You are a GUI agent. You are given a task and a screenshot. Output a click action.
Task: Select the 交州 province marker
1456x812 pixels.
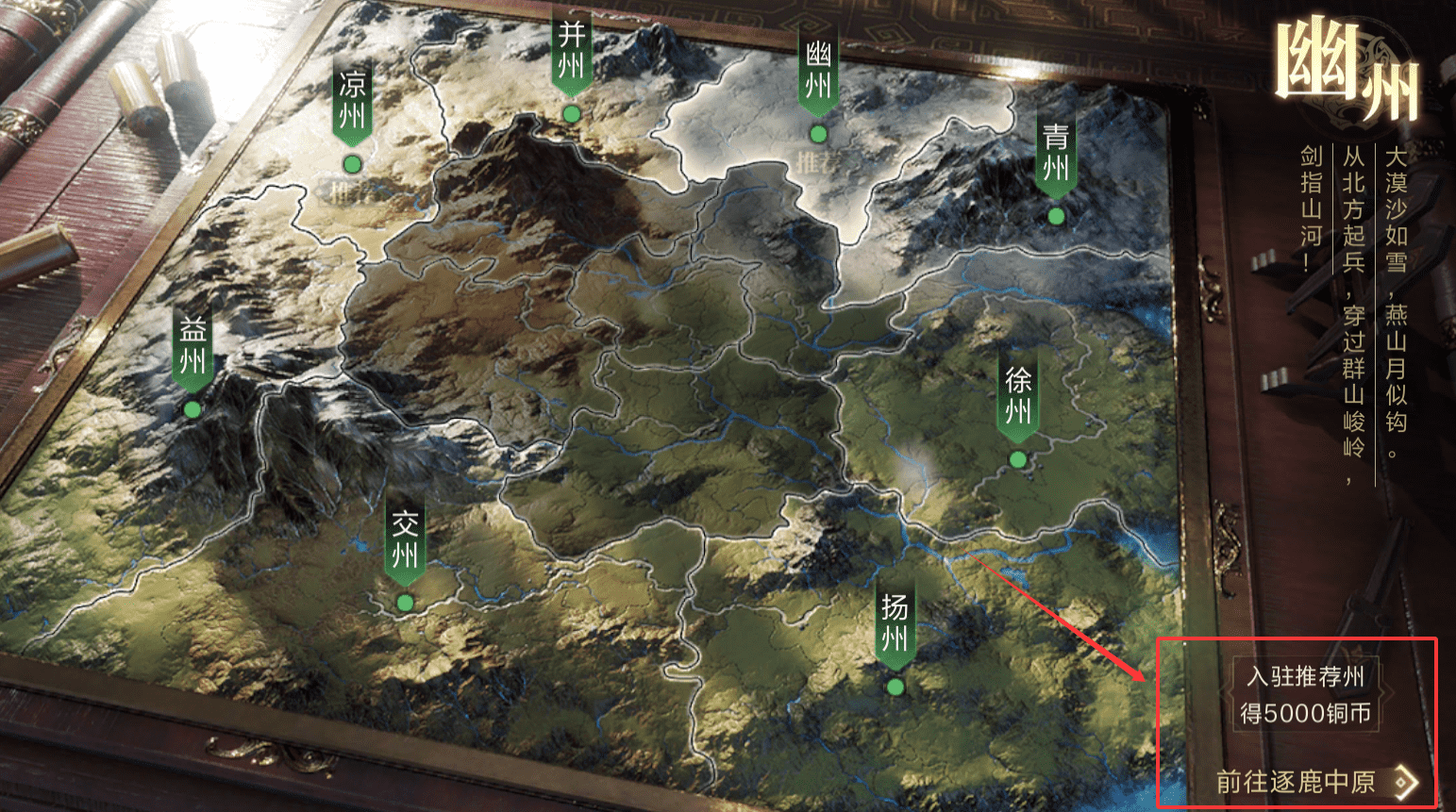coord(405,540)
